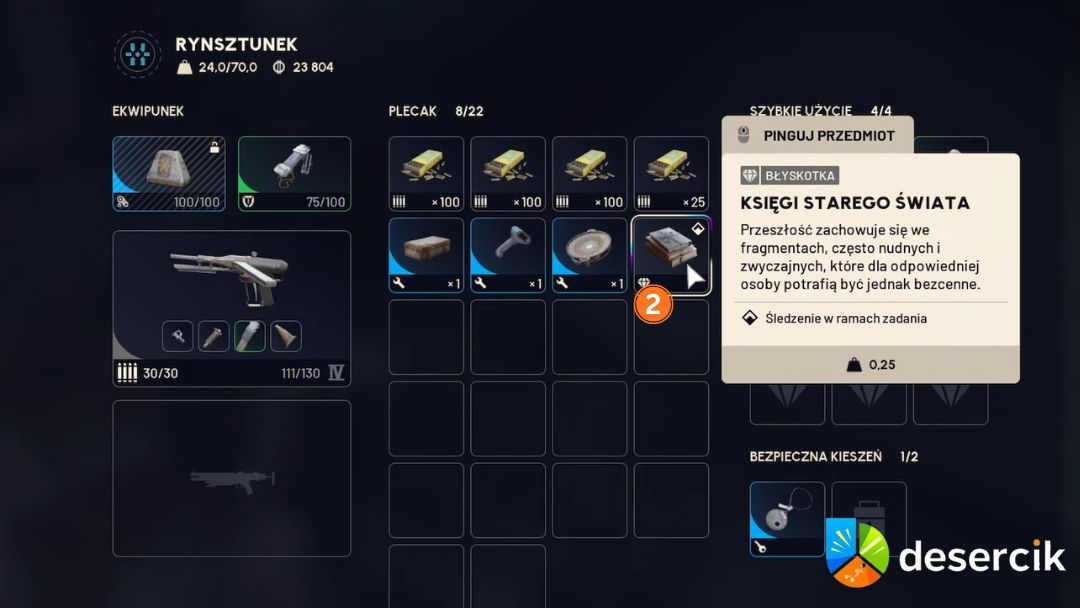The width and height of the screenshot is (1080, 608).
Task: Pick the rusty metal box item
Action: tap(426, 255)
